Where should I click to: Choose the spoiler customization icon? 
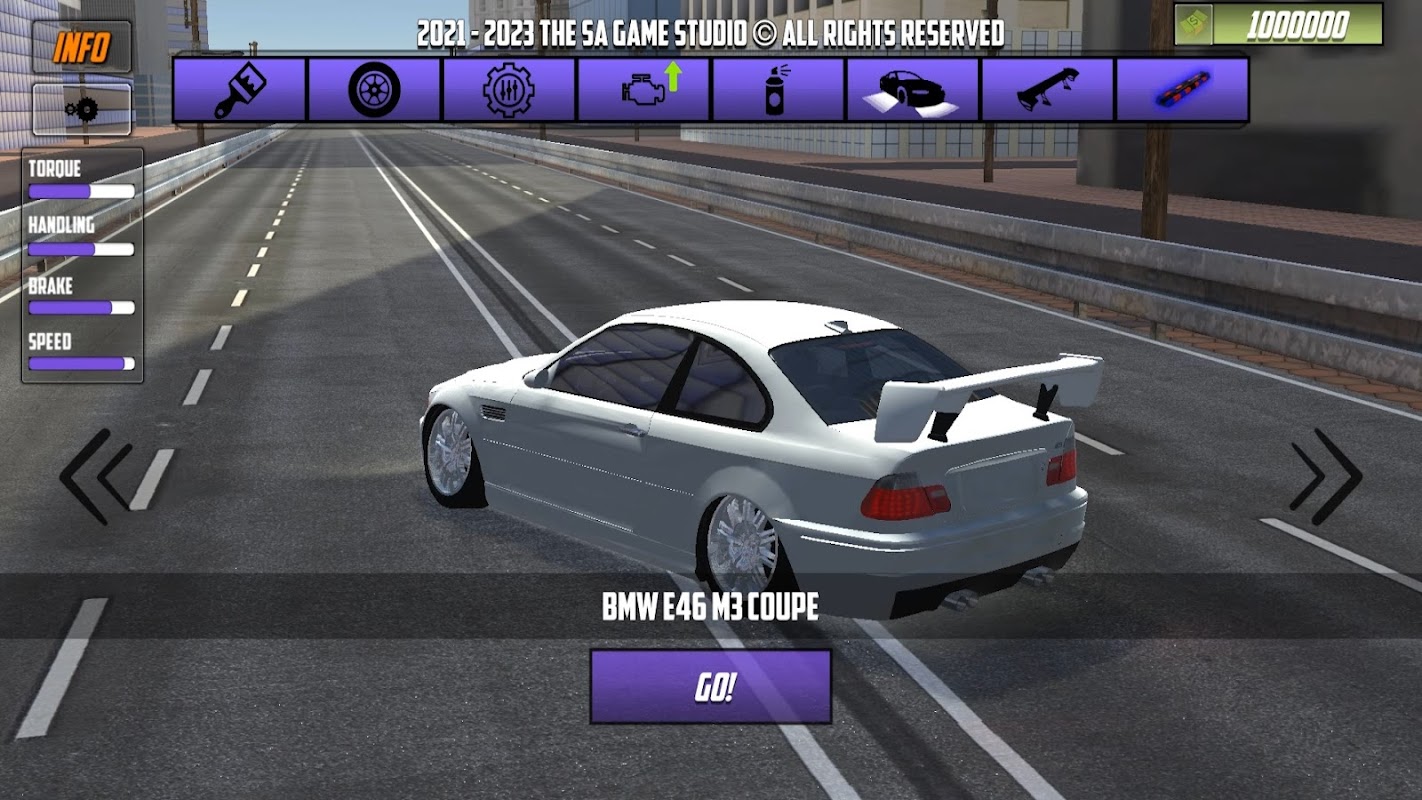[1047, 90]
